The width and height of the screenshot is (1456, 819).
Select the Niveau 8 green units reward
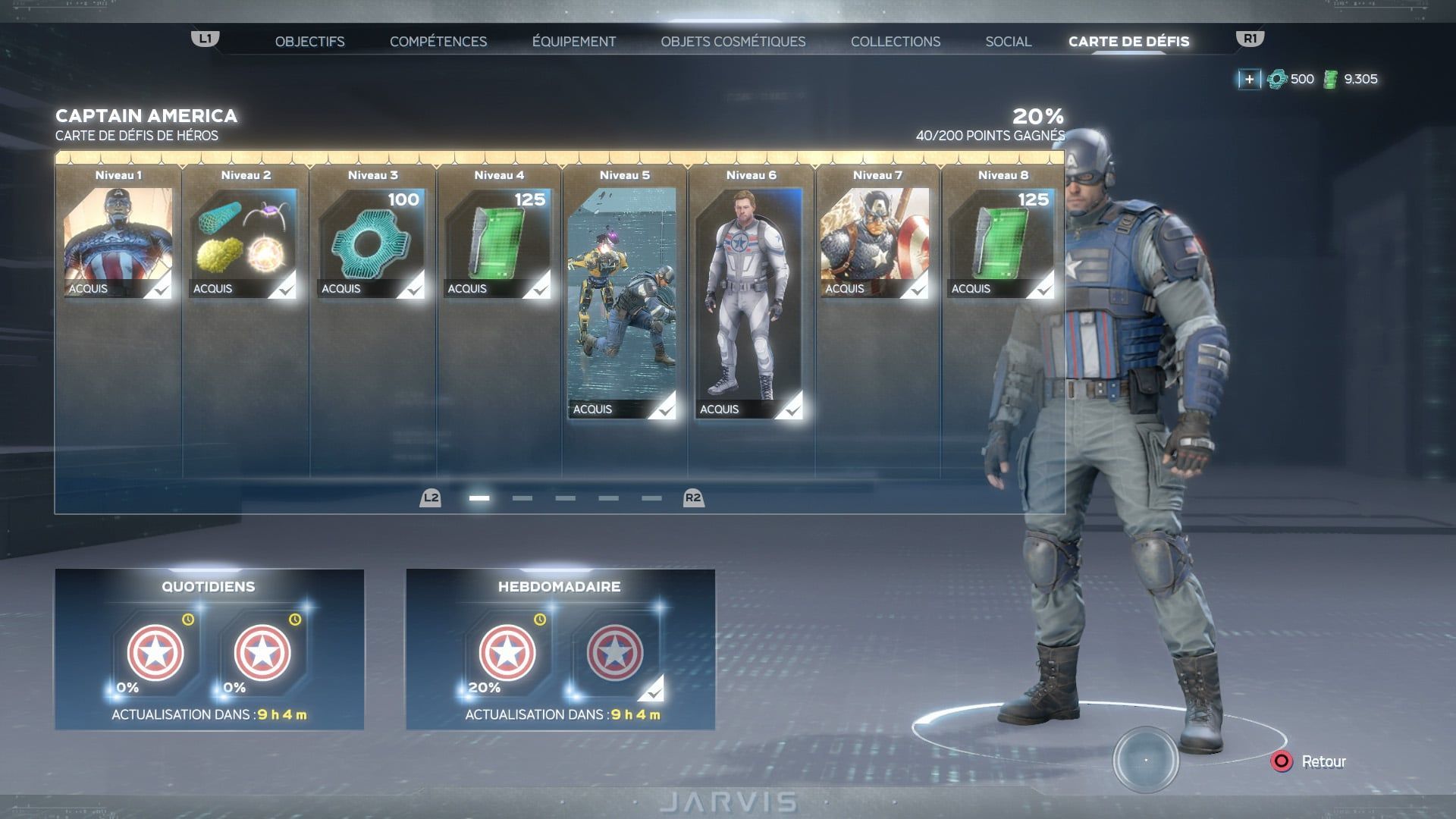pos(1001,243)
